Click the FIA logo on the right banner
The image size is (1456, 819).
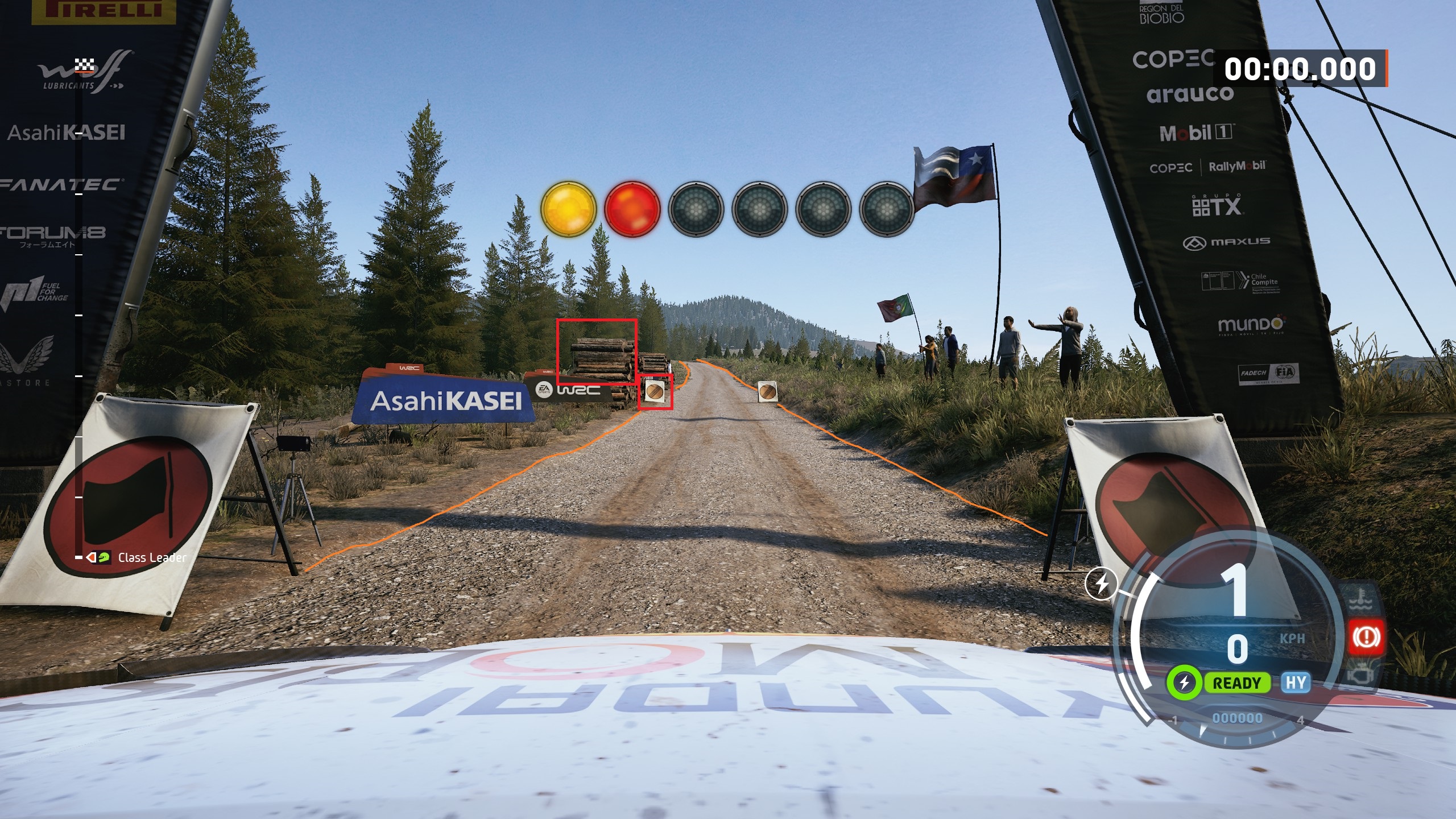(x=1284, y=371)
